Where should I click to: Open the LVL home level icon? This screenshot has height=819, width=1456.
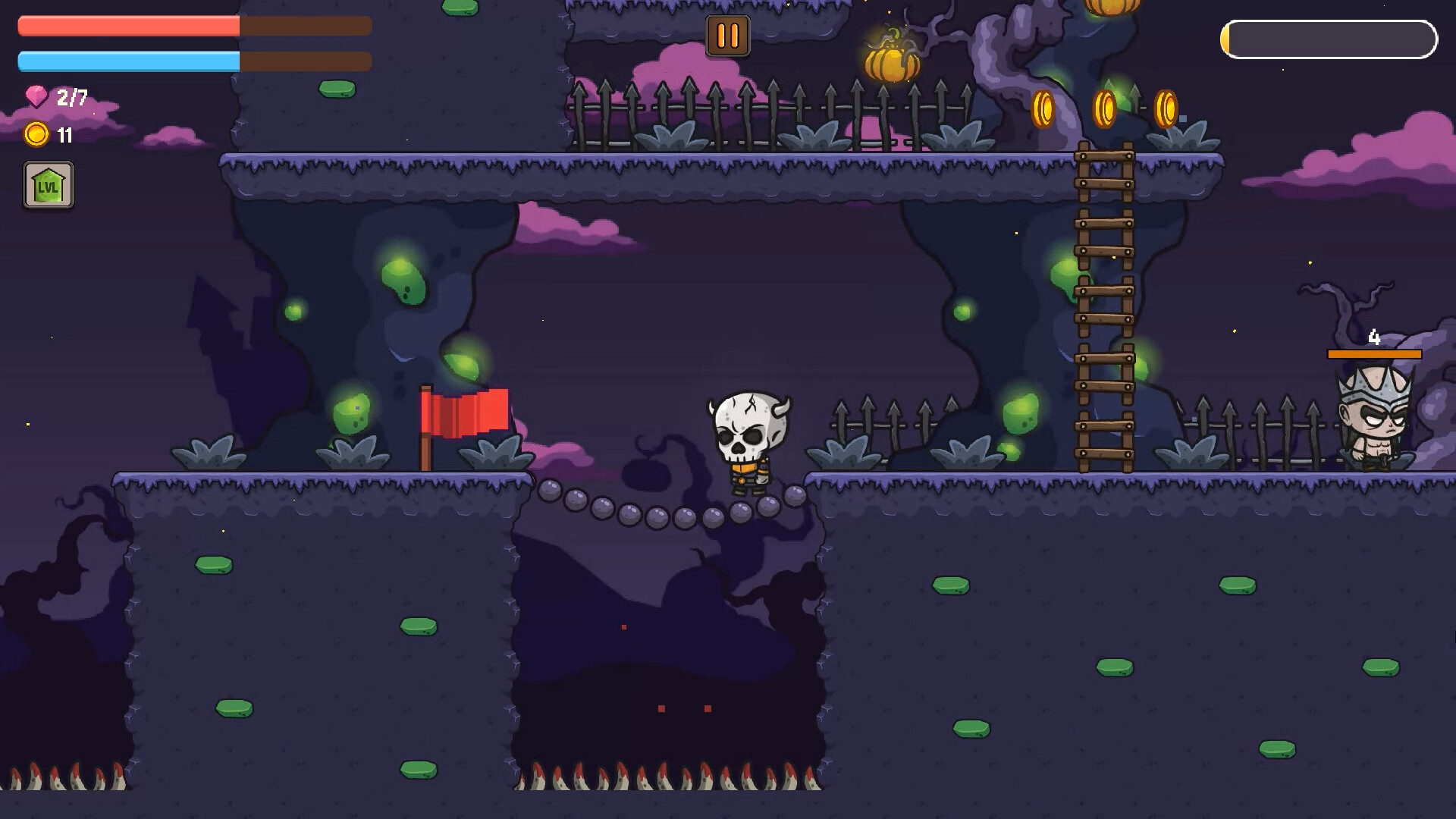pyautogui.click(x=49, y=186)
